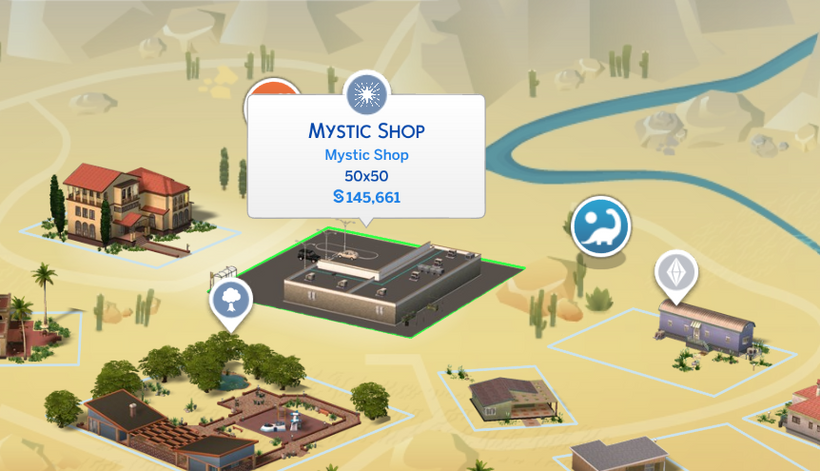The width and height of the screenshot is (820, 471).
Task: Click the Mystic Shop sparkle map pin
Action: tap(367, 95)
